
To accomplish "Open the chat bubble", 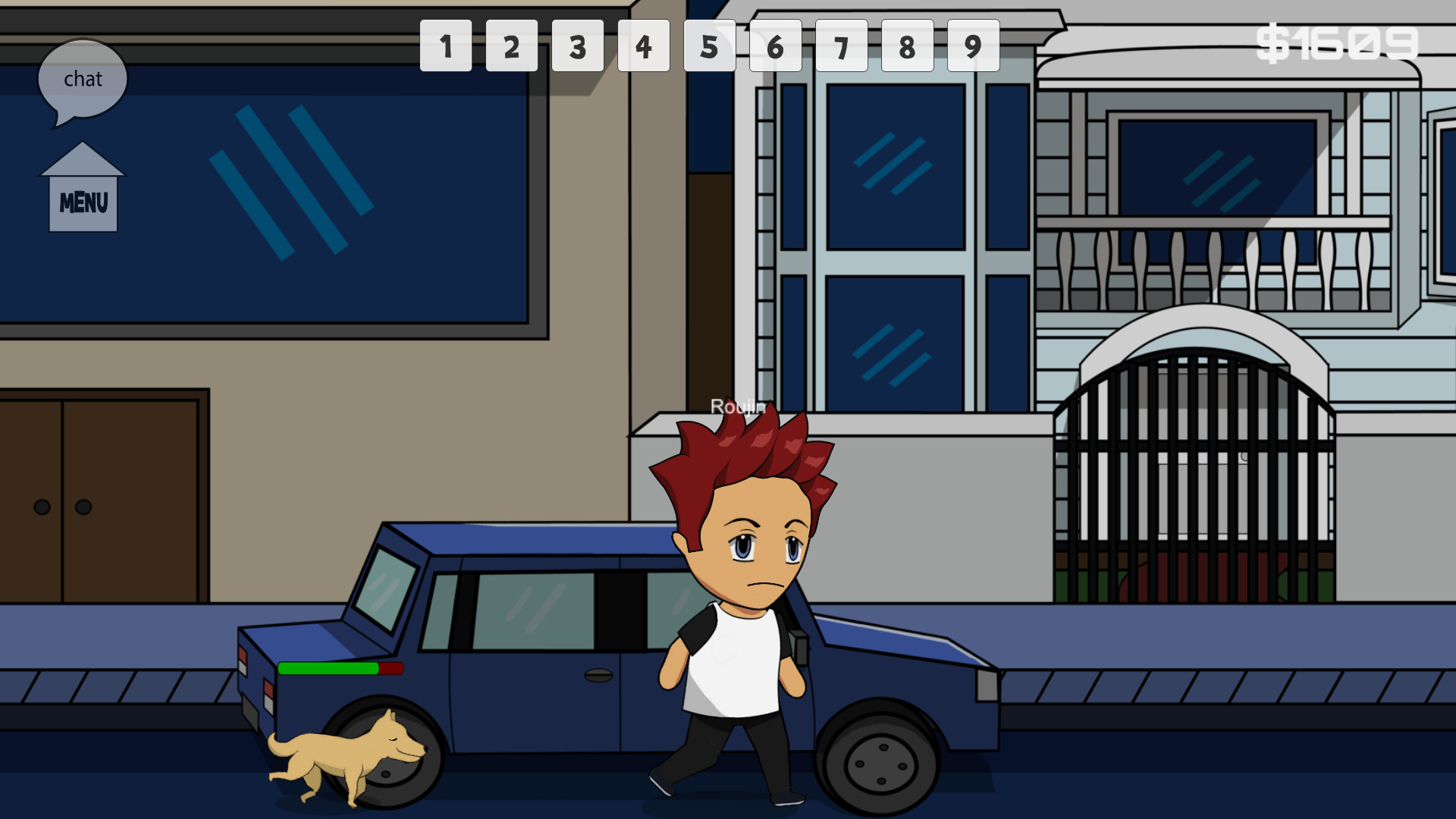I will point(83,79).
